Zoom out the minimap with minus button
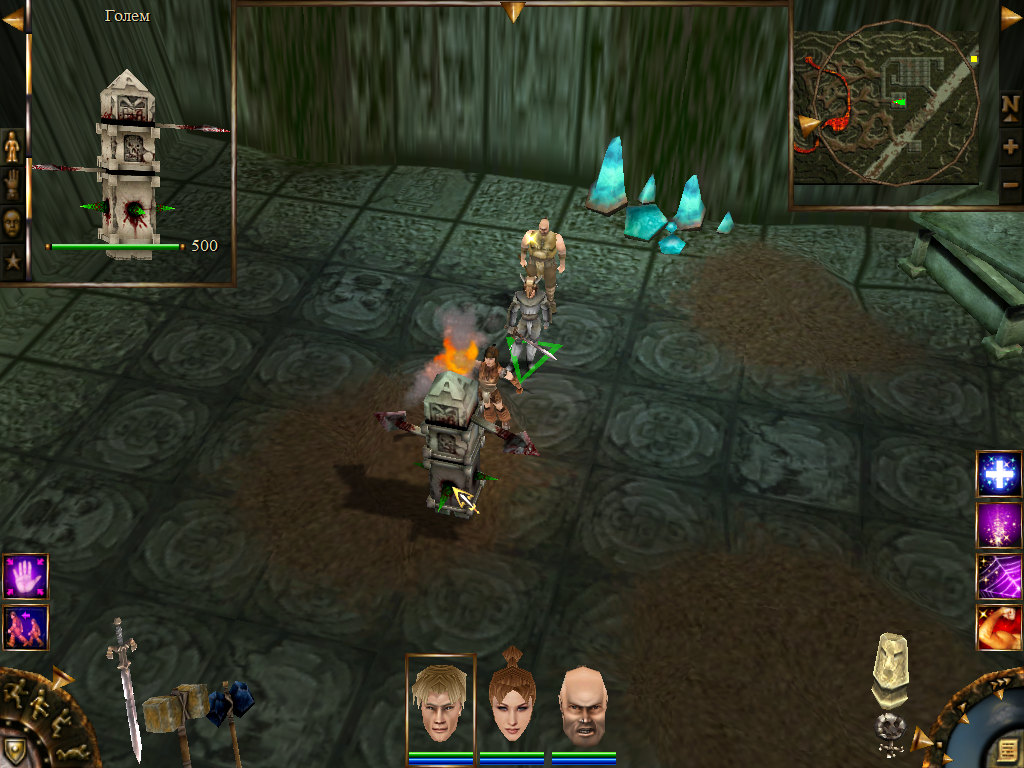 click(x=1011, y=184)
